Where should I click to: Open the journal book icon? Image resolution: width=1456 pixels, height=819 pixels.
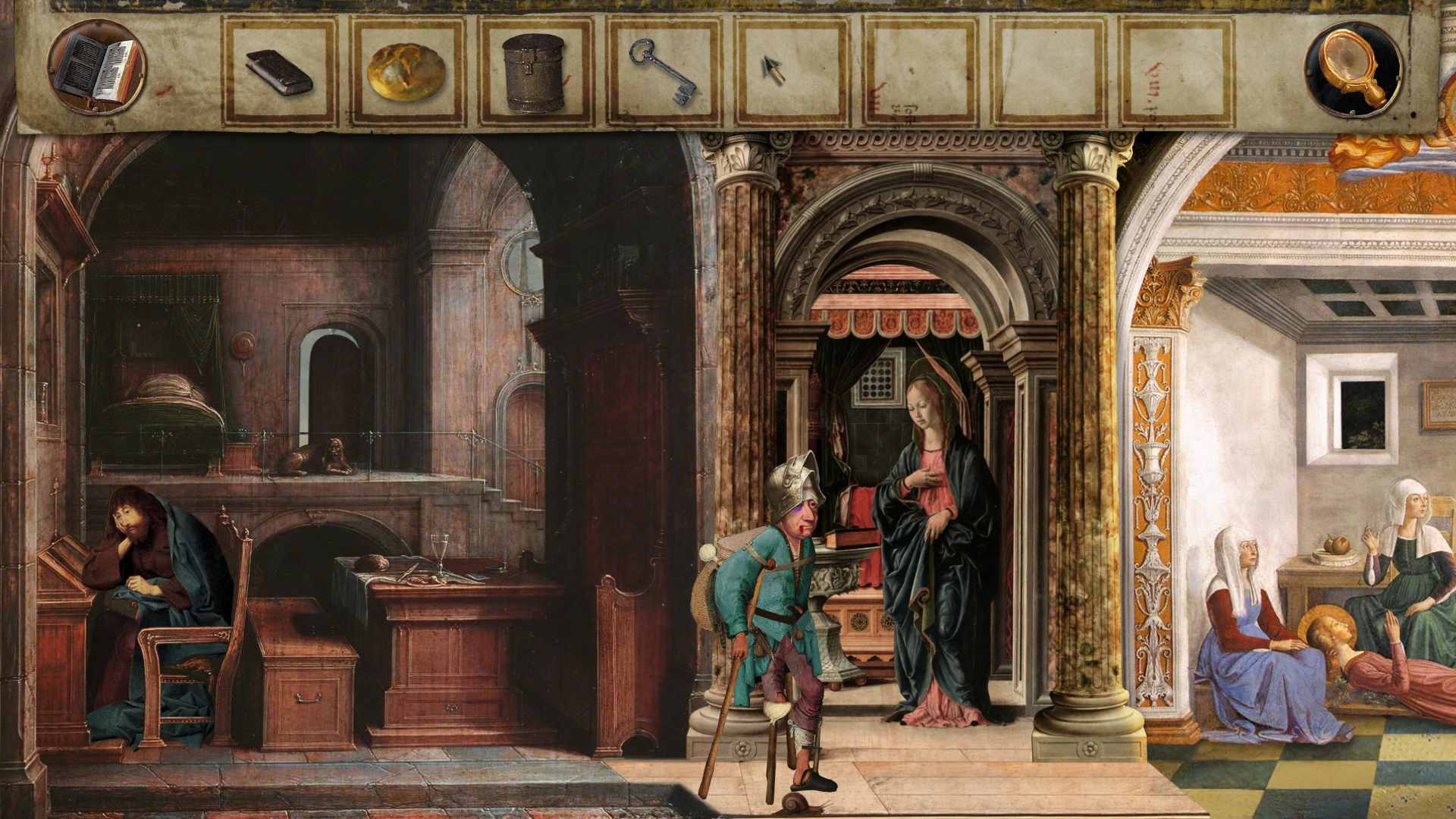(97, 67)
